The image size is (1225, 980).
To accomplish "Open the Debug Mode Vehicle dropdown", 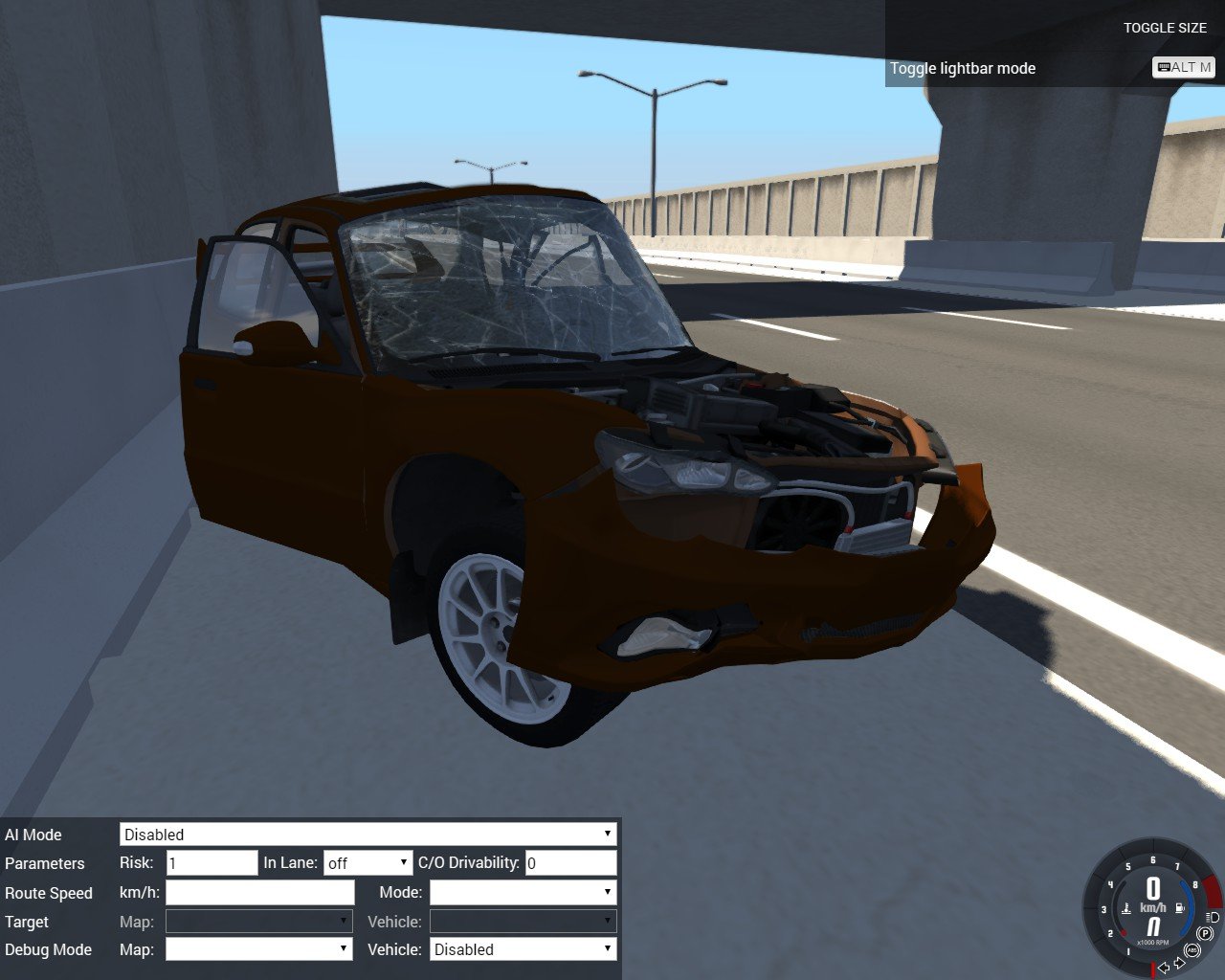I will (523, 949).
